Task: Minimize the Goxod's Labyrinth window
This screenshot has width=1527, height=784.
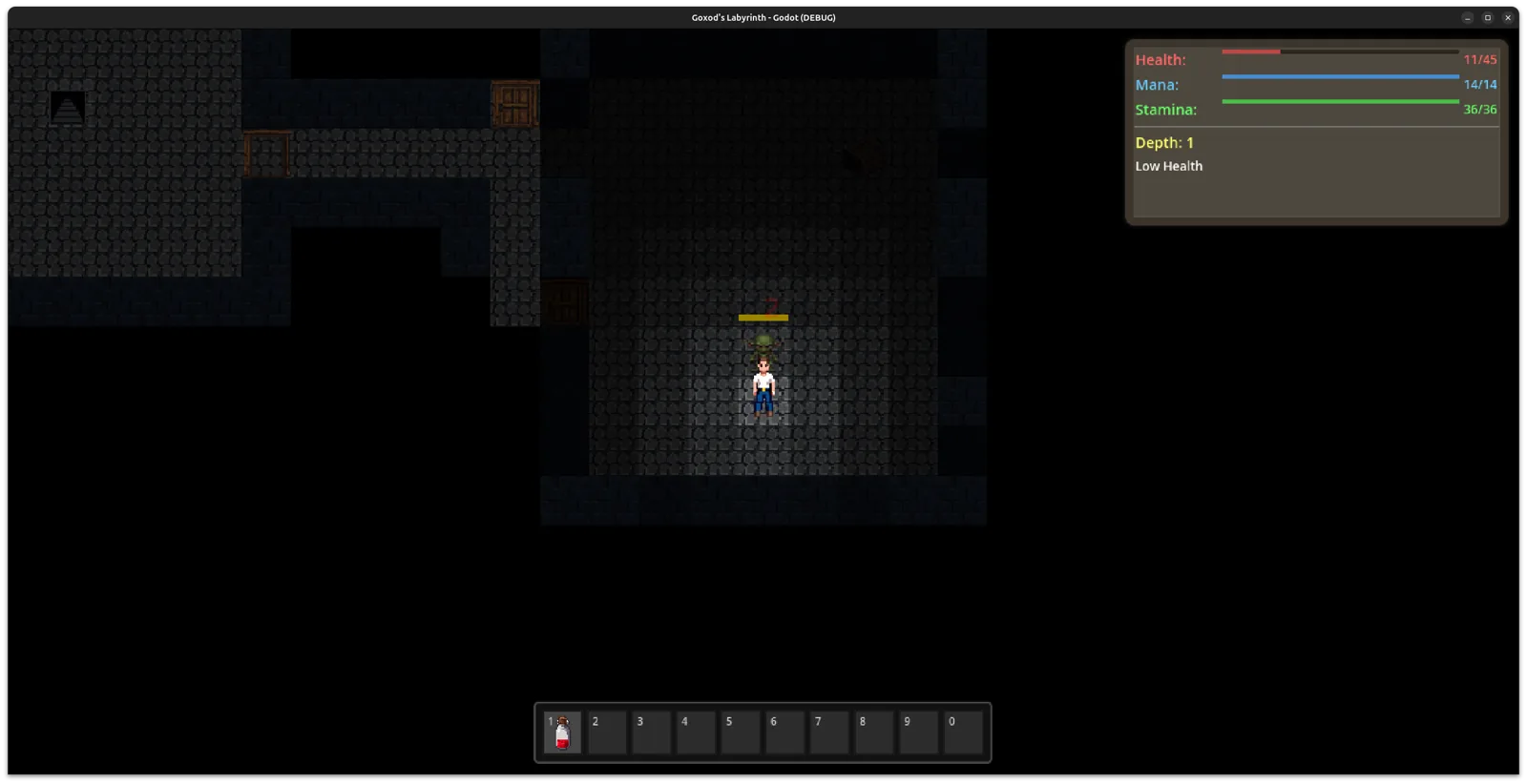Action: pyautogui.click(x=1468, y=17)
